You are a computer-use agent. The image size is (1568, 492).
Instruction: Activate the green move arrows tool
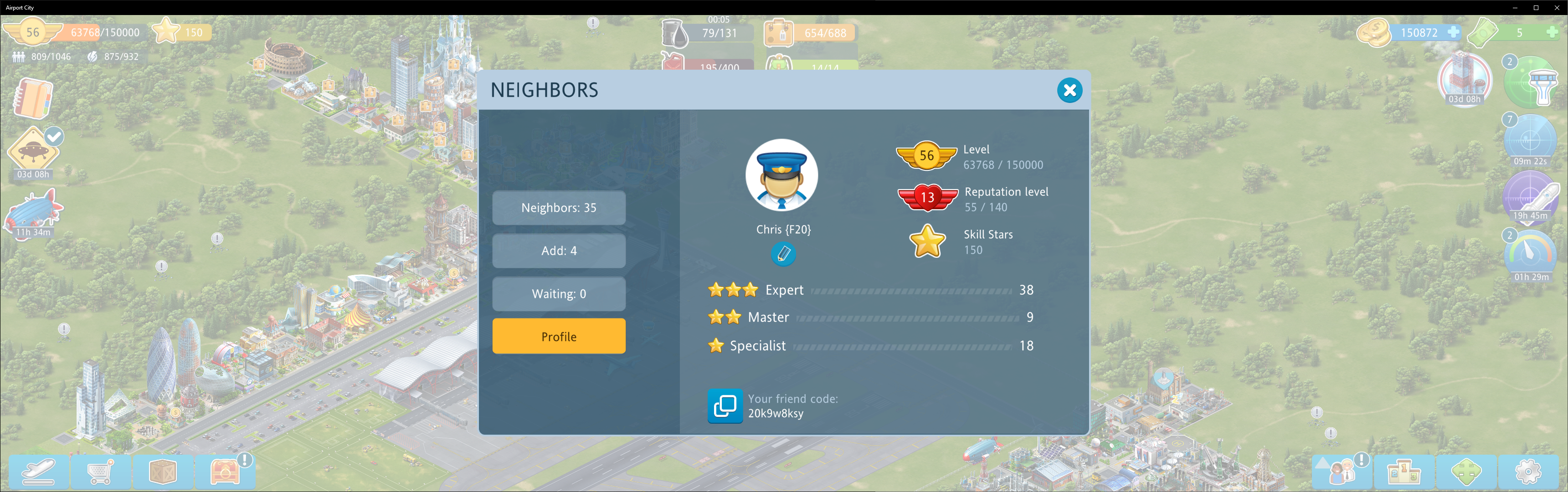point(1466,471)
